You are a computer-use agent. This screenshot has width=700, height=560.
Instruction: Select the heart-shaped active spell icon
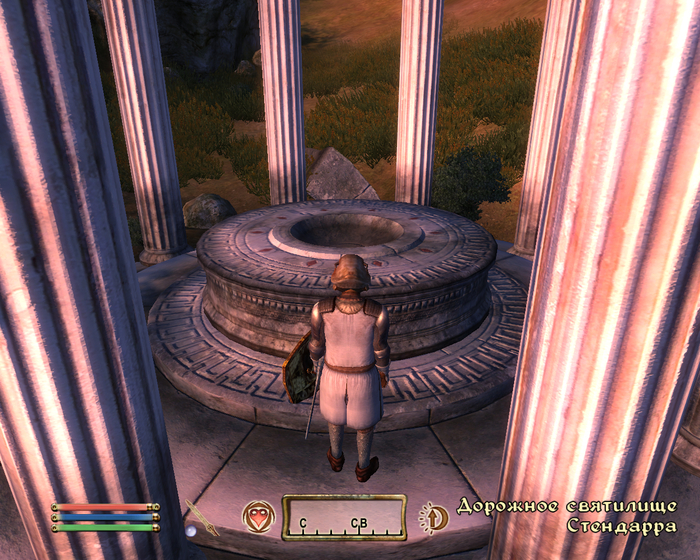(x=258, y=517)
